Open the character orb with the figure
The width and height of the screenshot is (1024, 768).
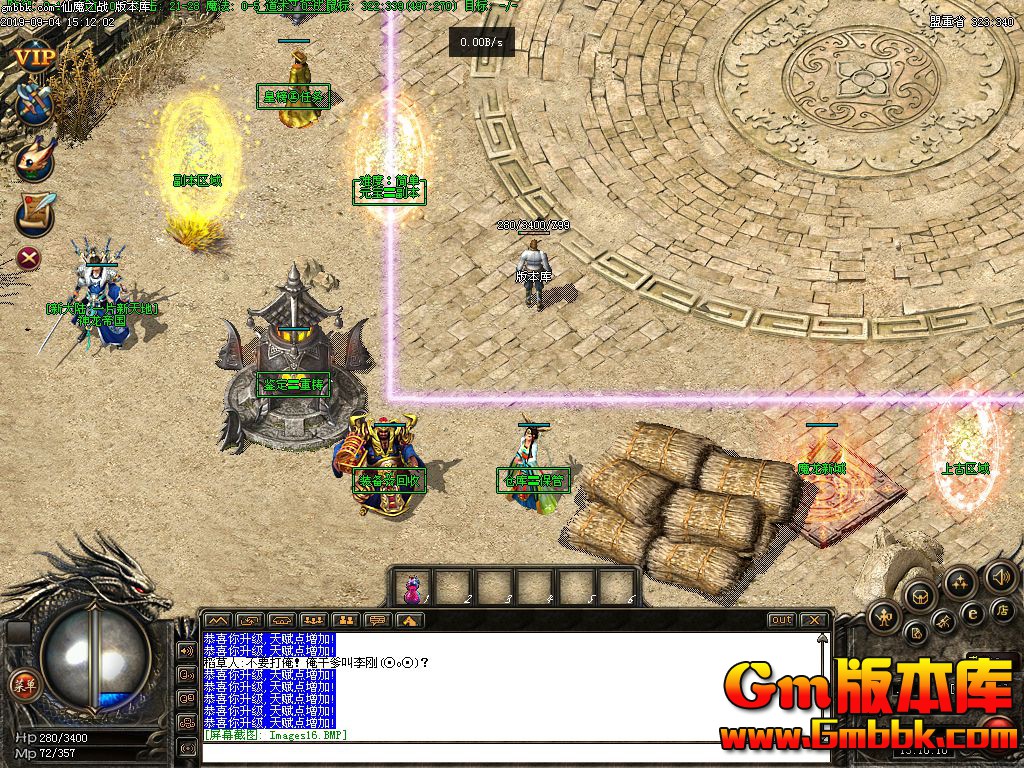[884, 617]
